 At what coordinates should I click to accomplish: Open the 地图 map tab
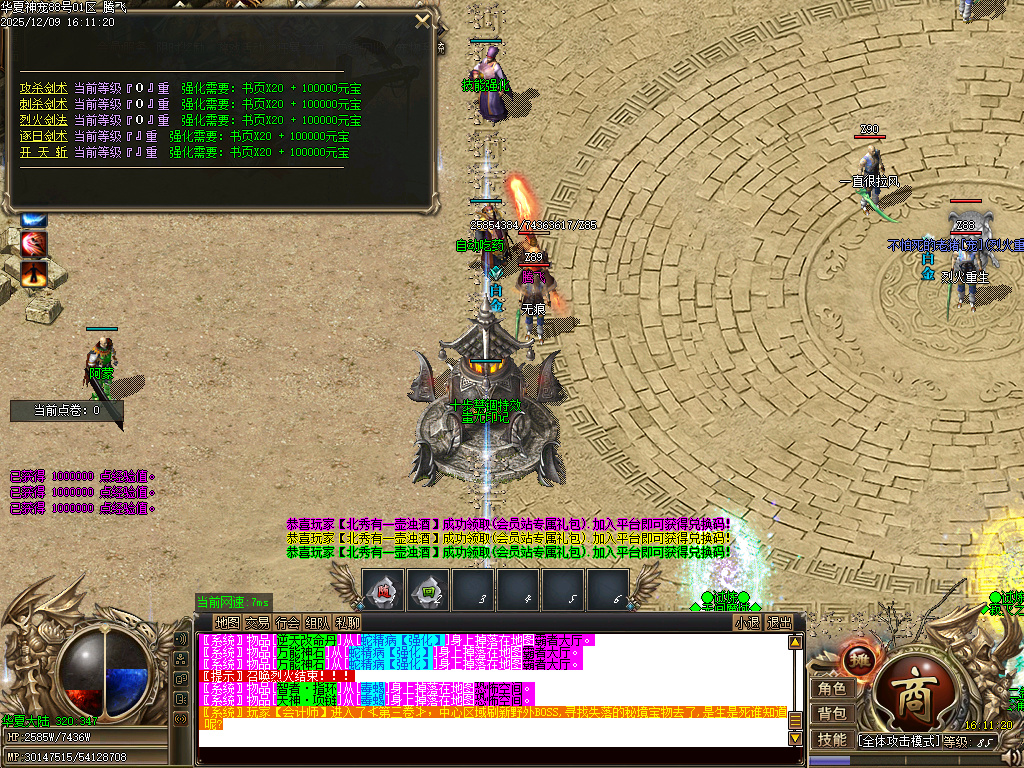[227, 622]
